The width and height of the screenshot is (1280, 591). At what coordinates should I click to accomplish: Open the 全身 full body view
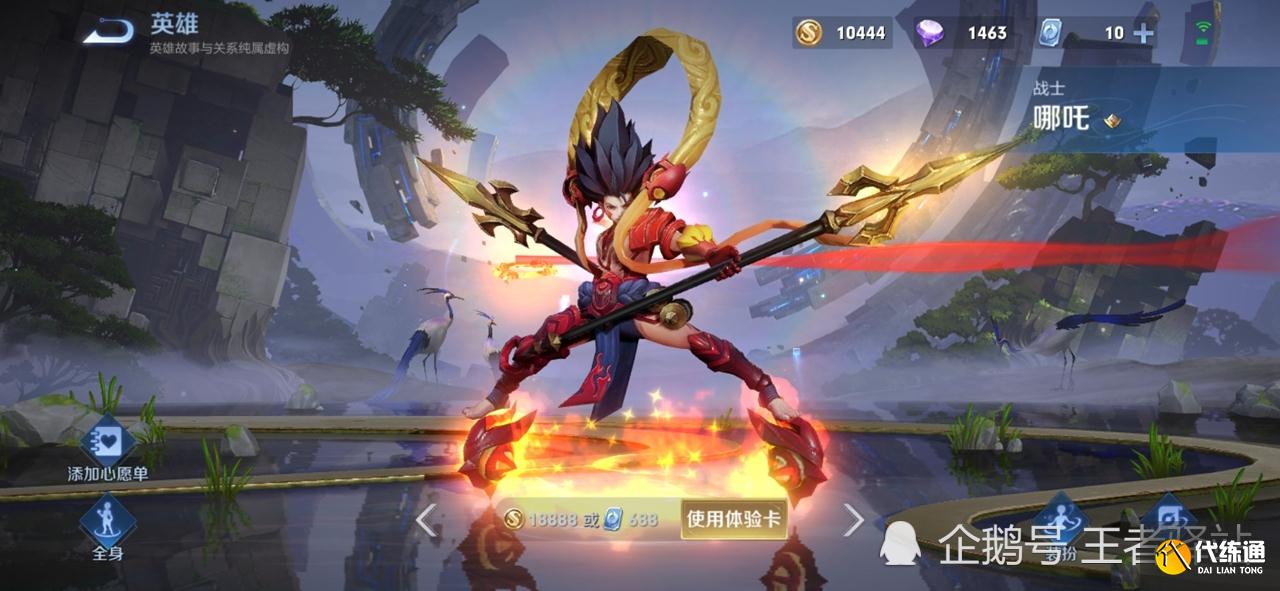107,520
